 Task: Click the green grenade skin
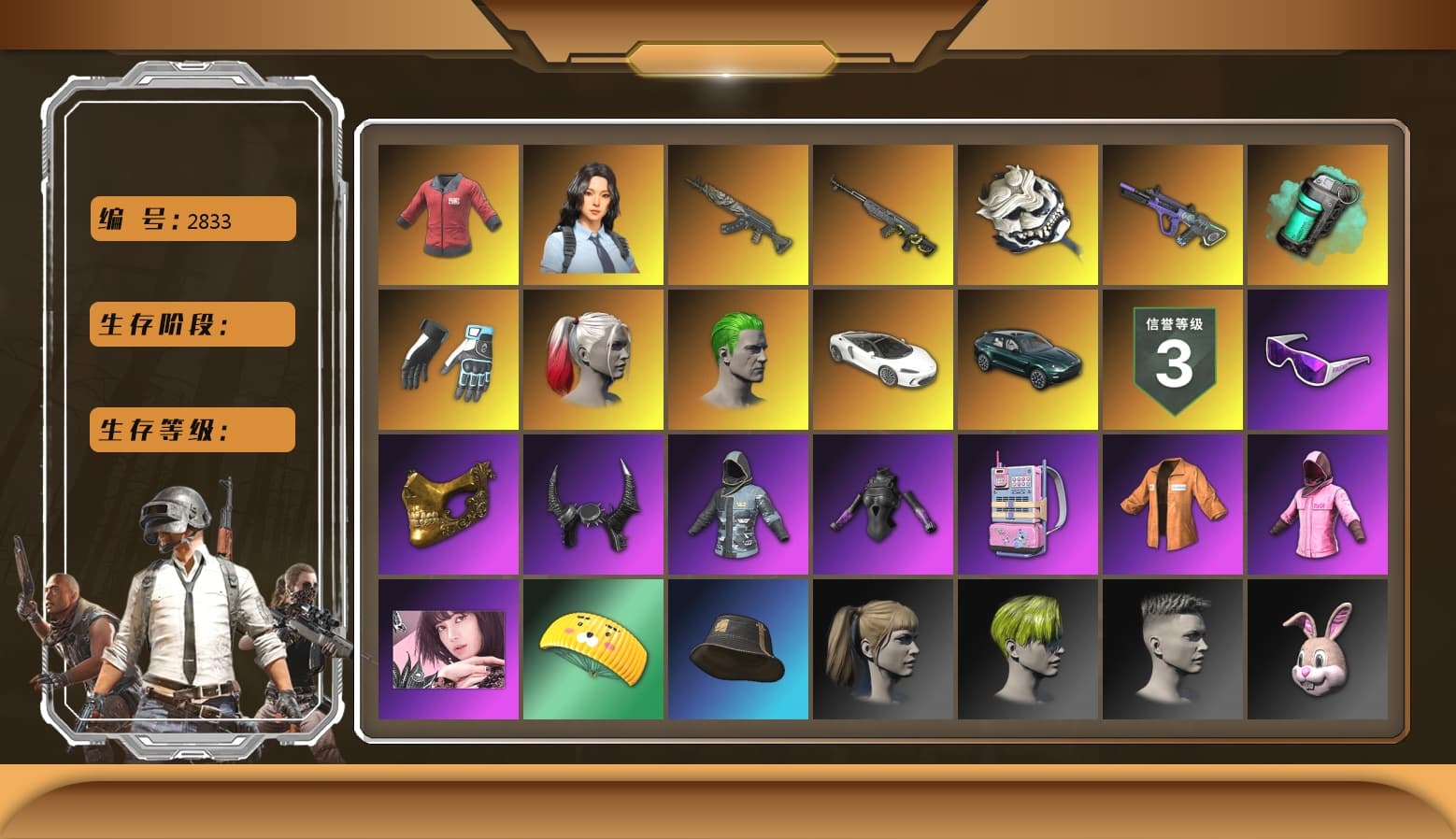tap(1317, 213)
